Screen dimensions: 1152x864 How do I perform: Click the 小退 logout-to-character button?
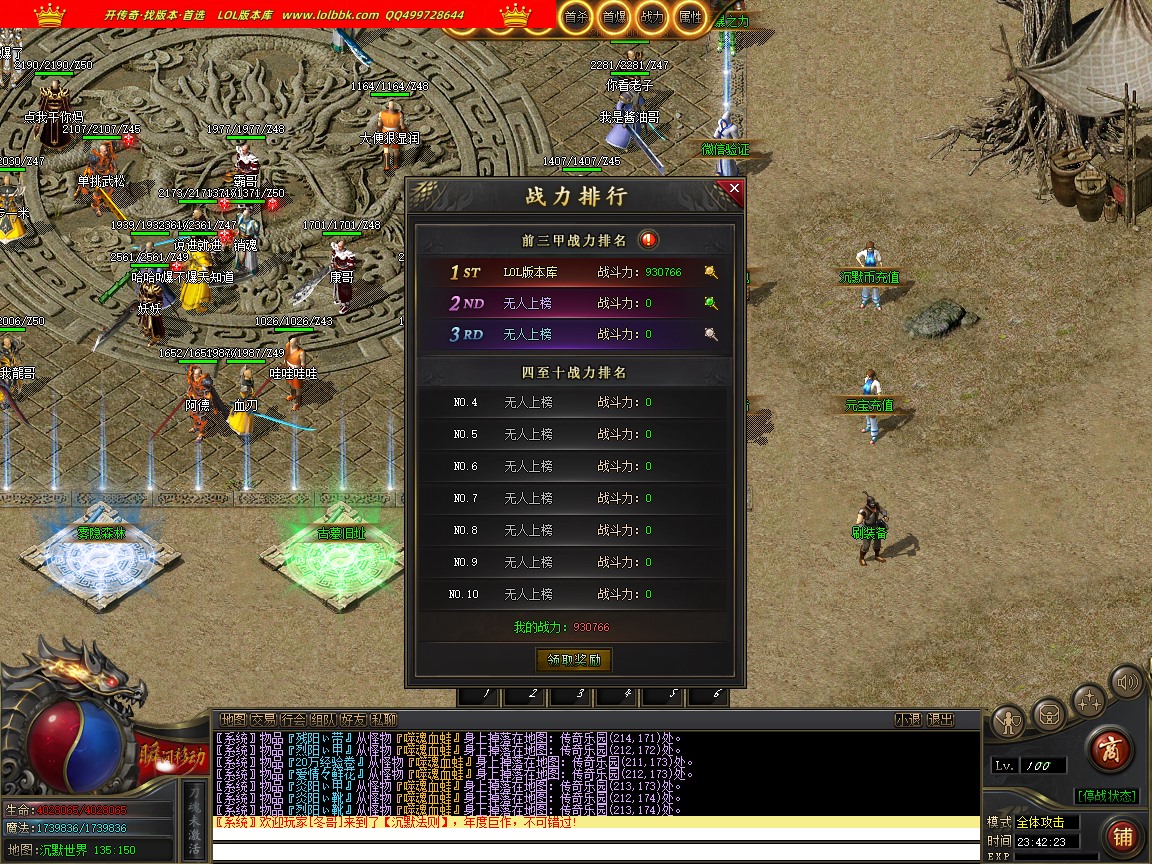pyautogui.click(x=908, y=719)
